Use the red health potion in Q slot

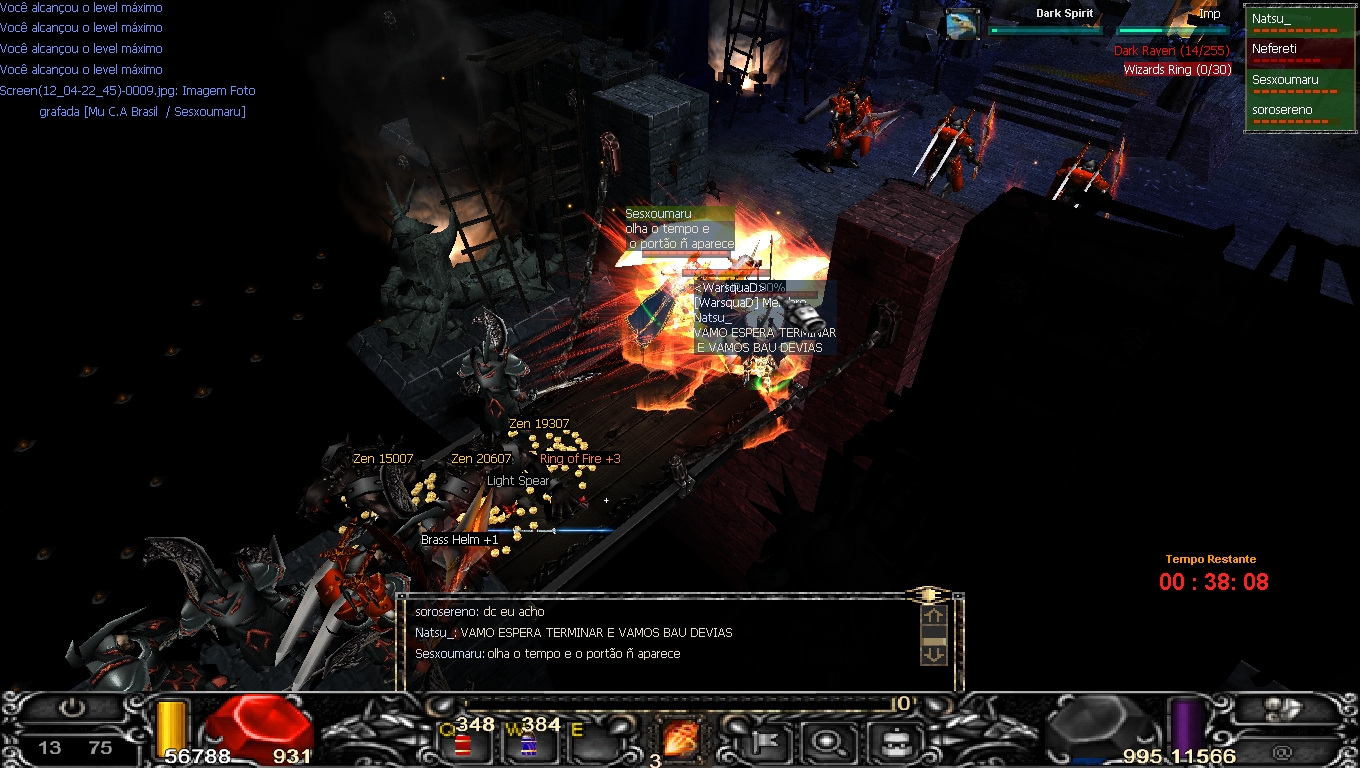pyautogui.click(x=462, y=745)
